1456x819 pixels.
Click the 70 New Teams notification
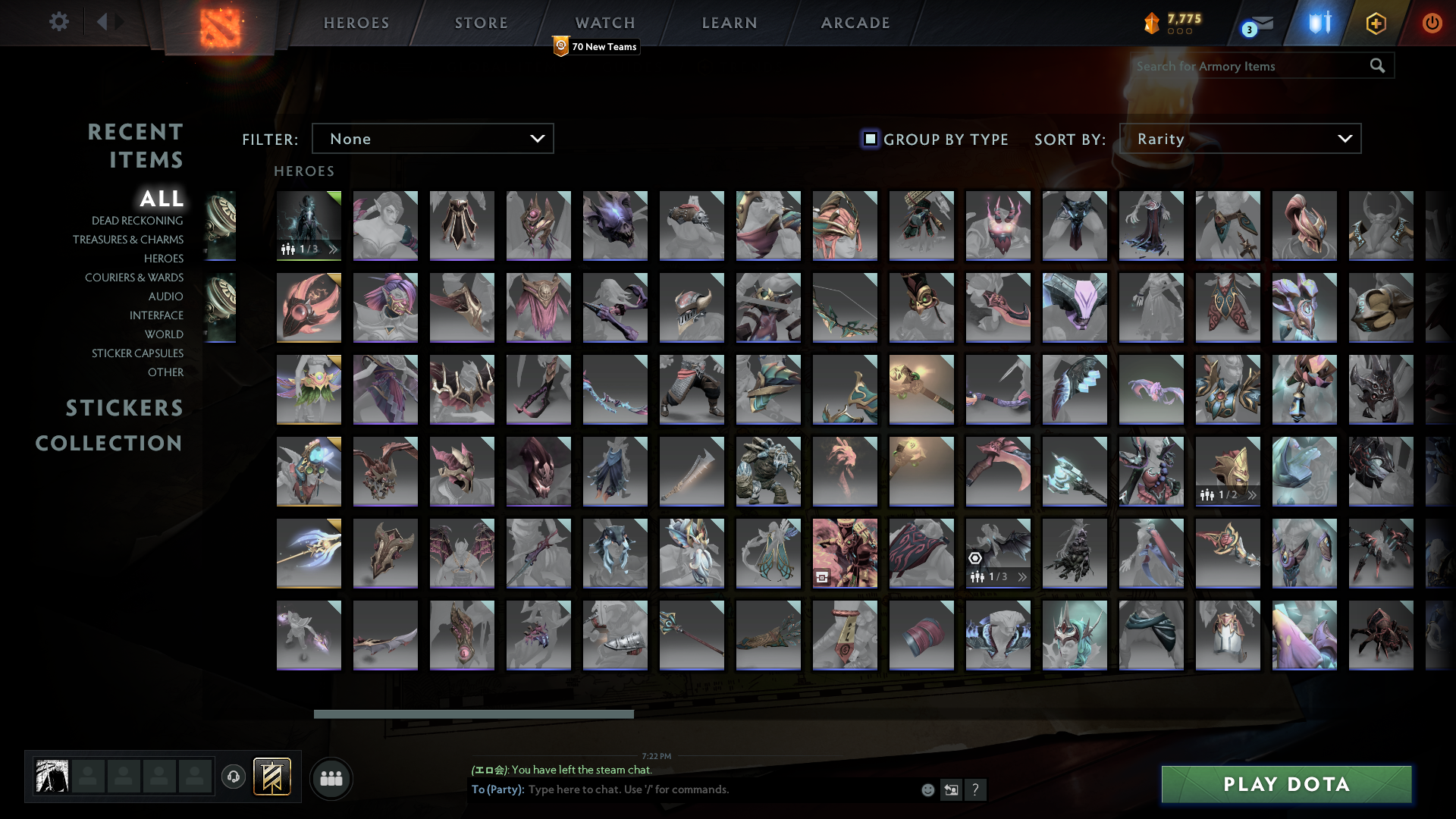(x=596, y=46)
